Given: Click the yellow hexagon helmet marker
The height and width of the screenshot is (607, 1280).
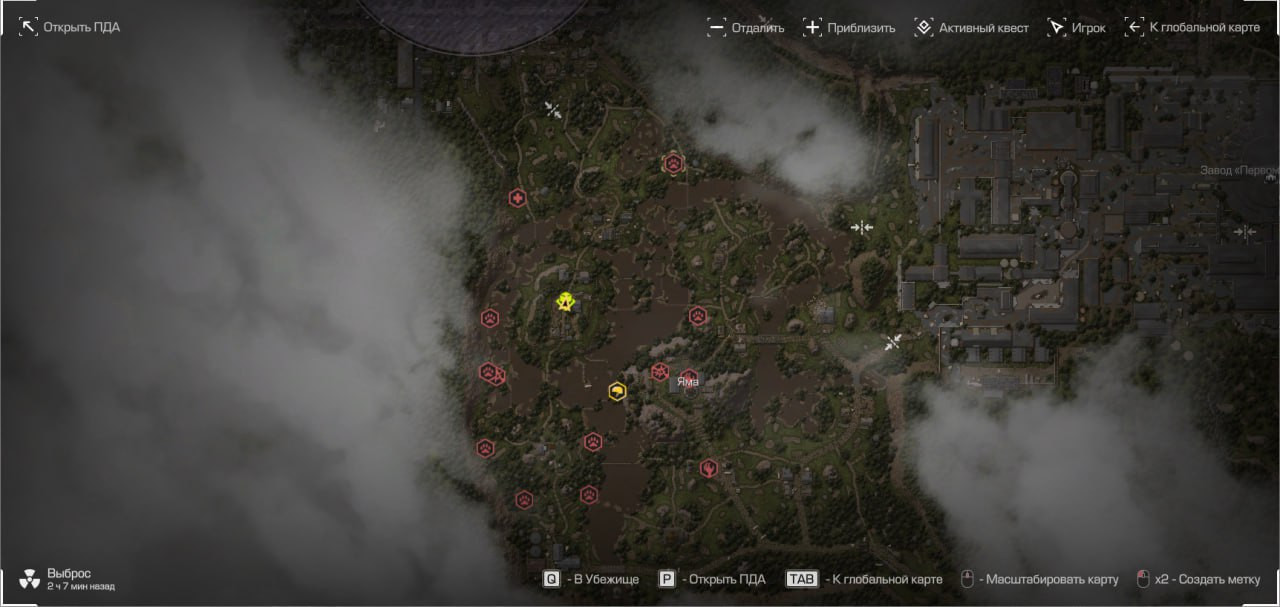Looking at the screenshot, I should 617,391.
